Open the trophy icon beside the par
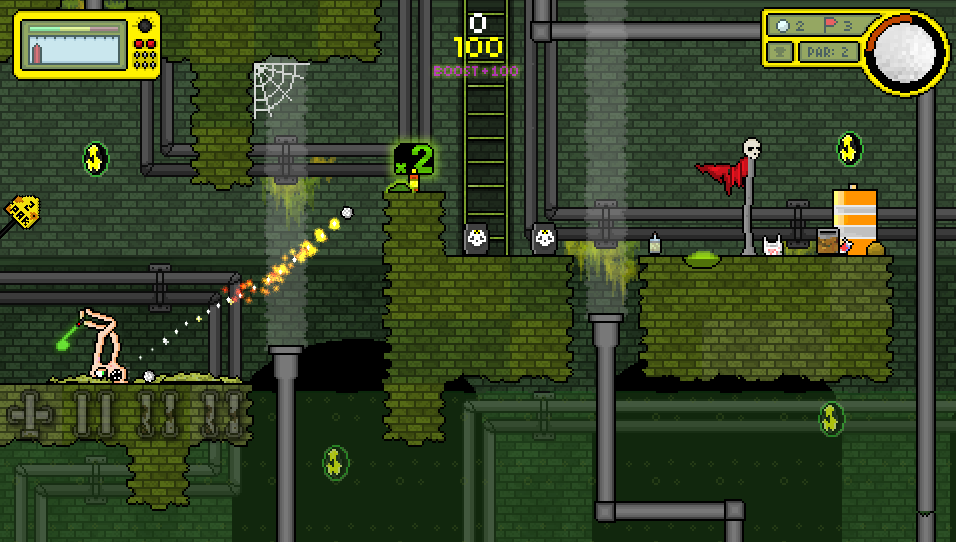Screen dimensions: 956x542 click(780, 52)
